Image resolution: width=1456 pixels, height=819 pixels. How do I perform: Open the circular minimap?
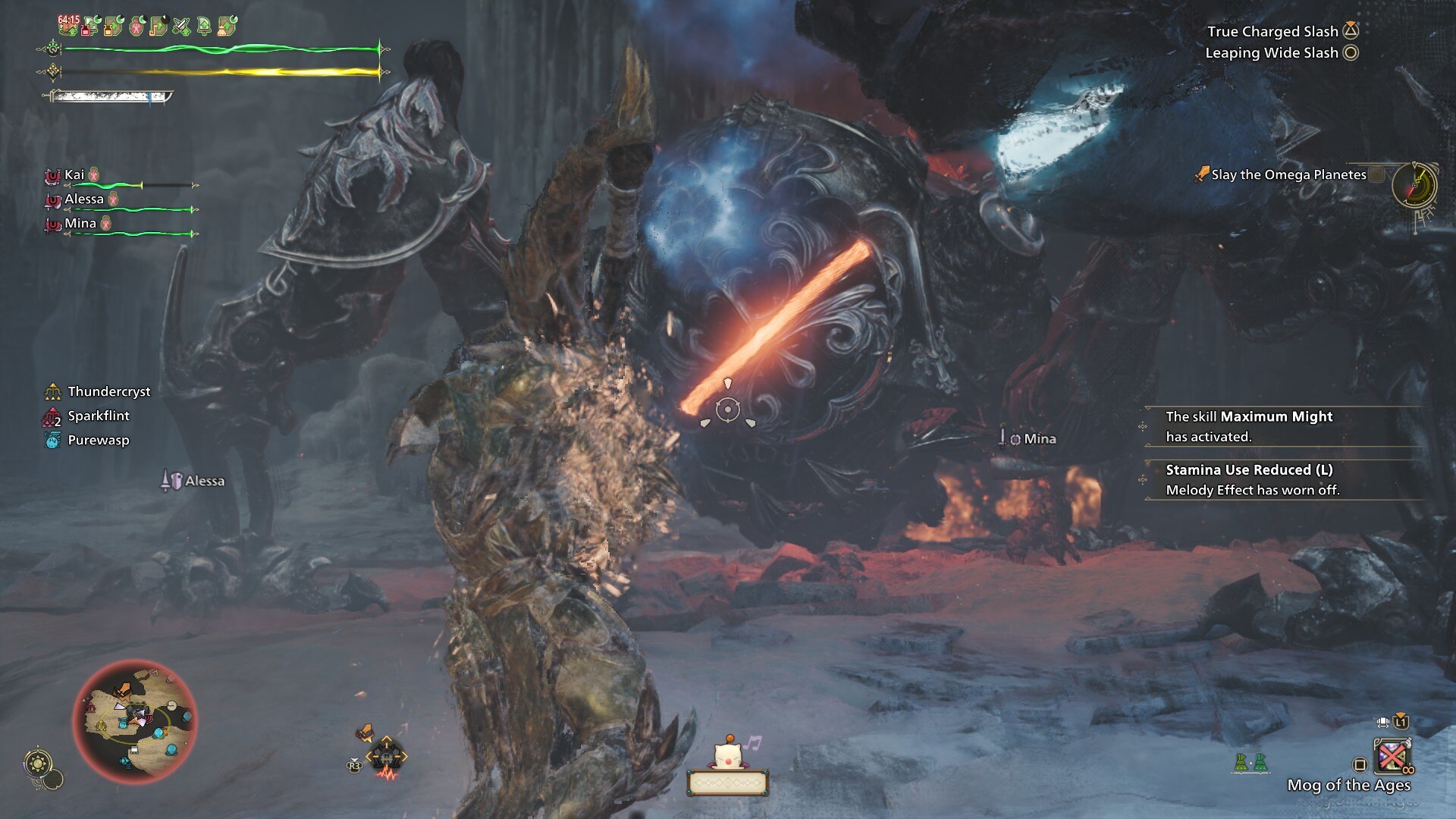coord(135,721)
